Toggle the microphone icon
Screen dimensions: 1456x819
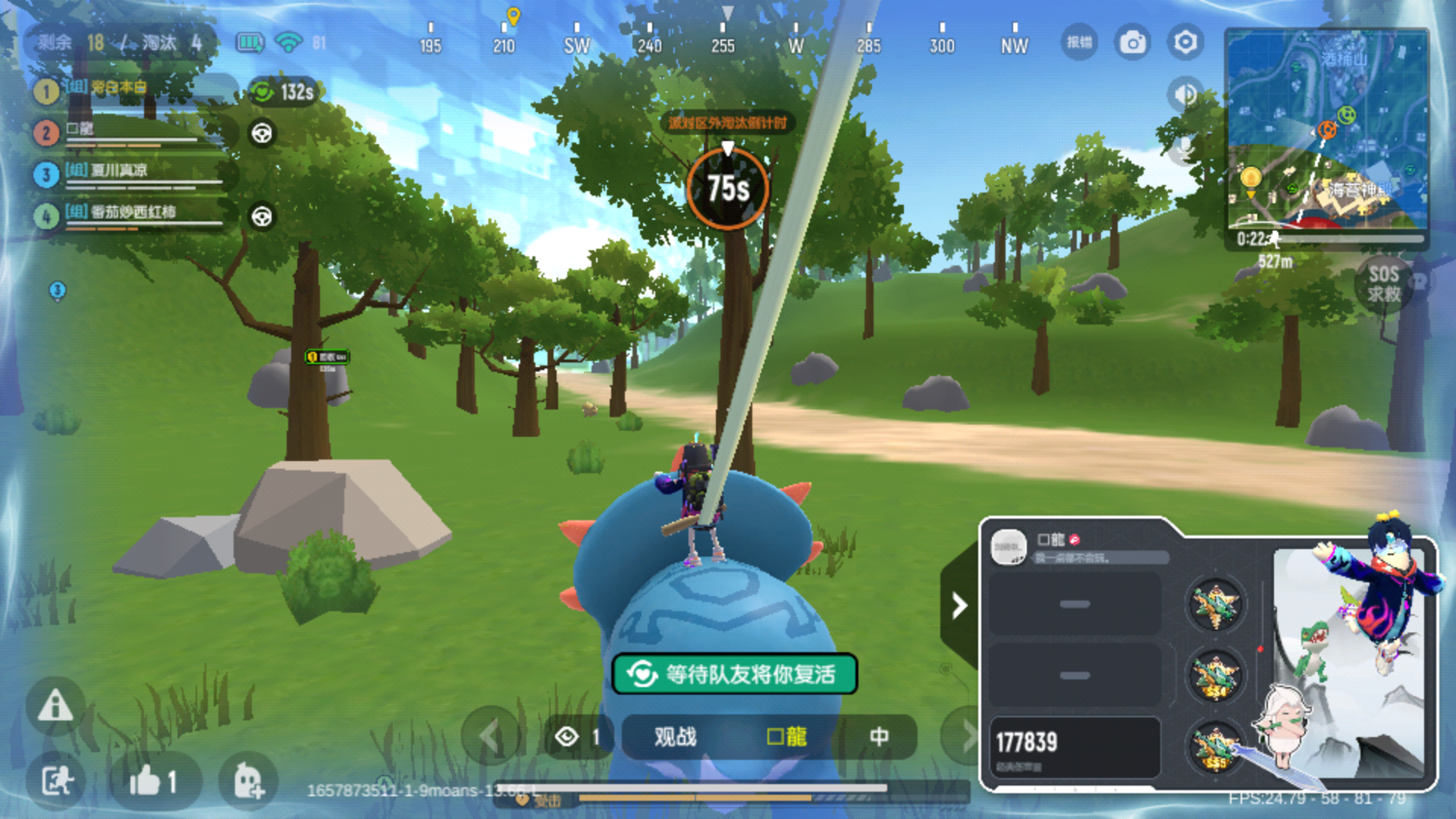pyautogui.click(x=1184, y=148)
